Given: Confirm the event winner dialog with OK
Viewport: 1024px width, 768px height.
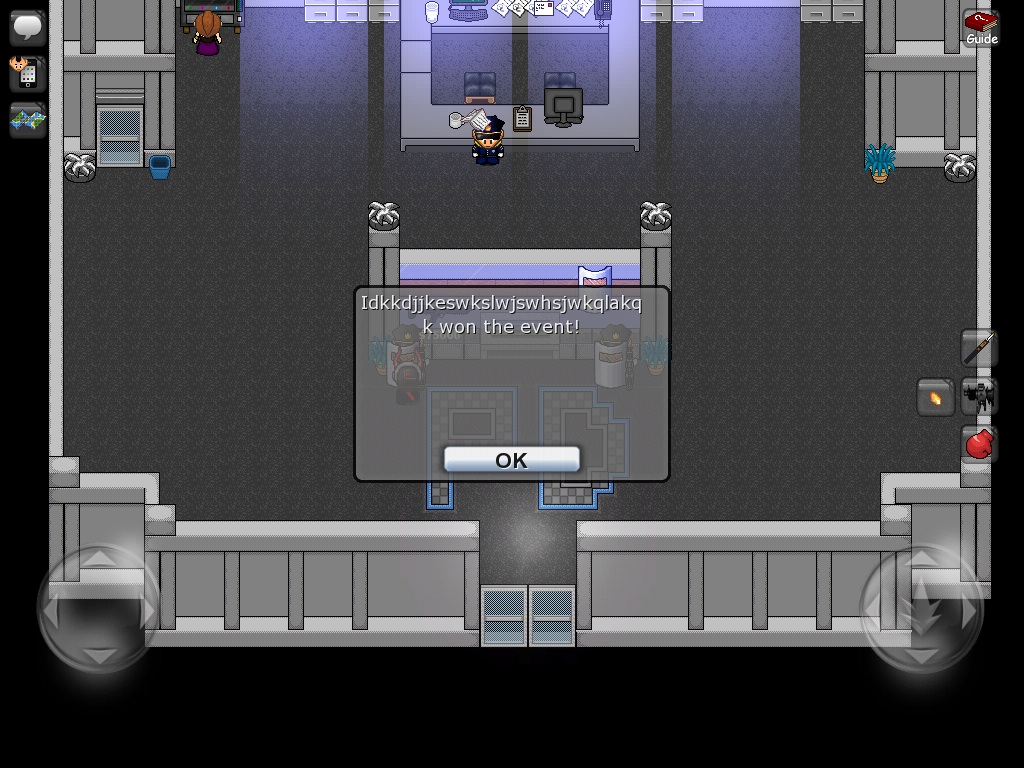Looking at the screenshot, I should (x=511, y=460).
